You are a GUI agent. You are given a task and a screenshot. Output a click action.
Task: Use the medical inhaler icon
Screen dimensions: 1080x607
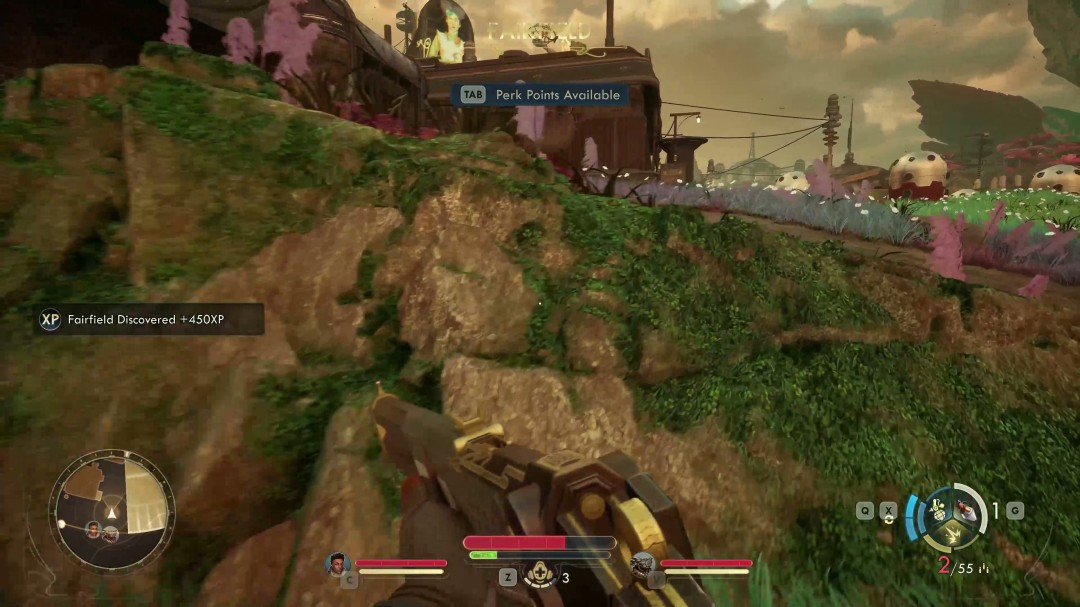coord(542,575)
